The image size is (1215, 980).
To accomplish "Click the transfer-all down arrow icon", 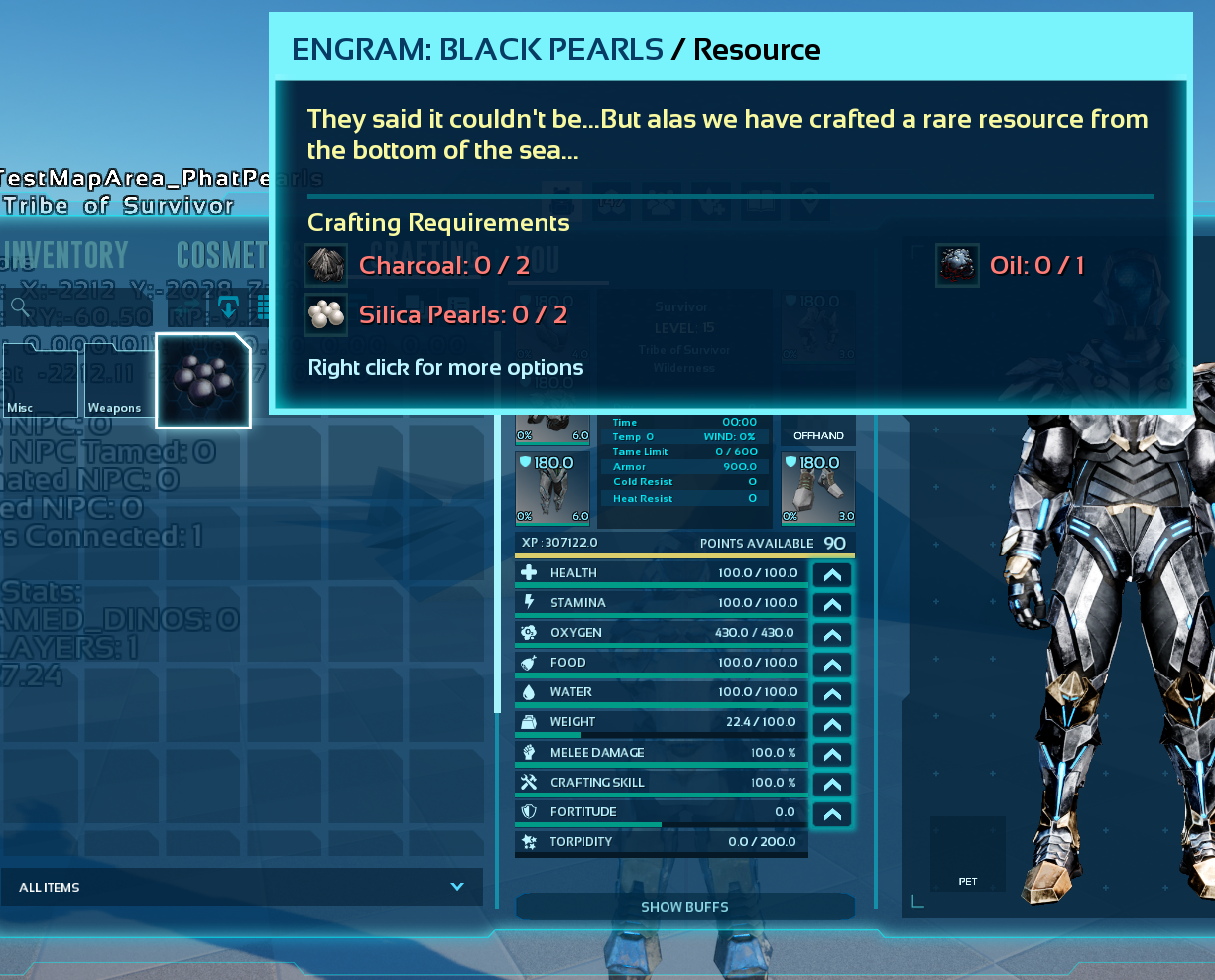I will [x=229, y=308].
